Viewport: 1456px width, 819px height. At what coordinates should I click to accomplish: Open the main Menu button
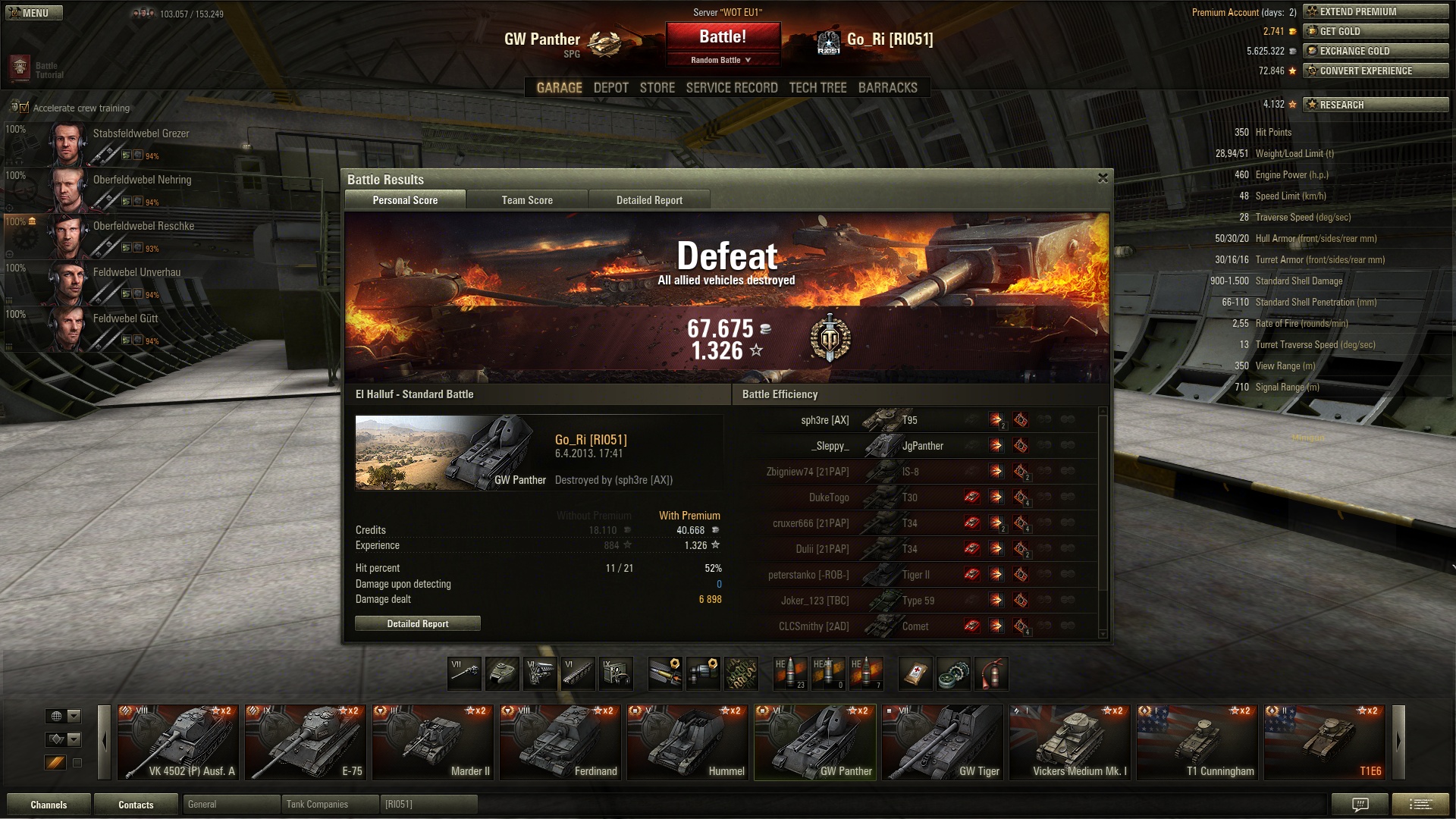point(34,13)
